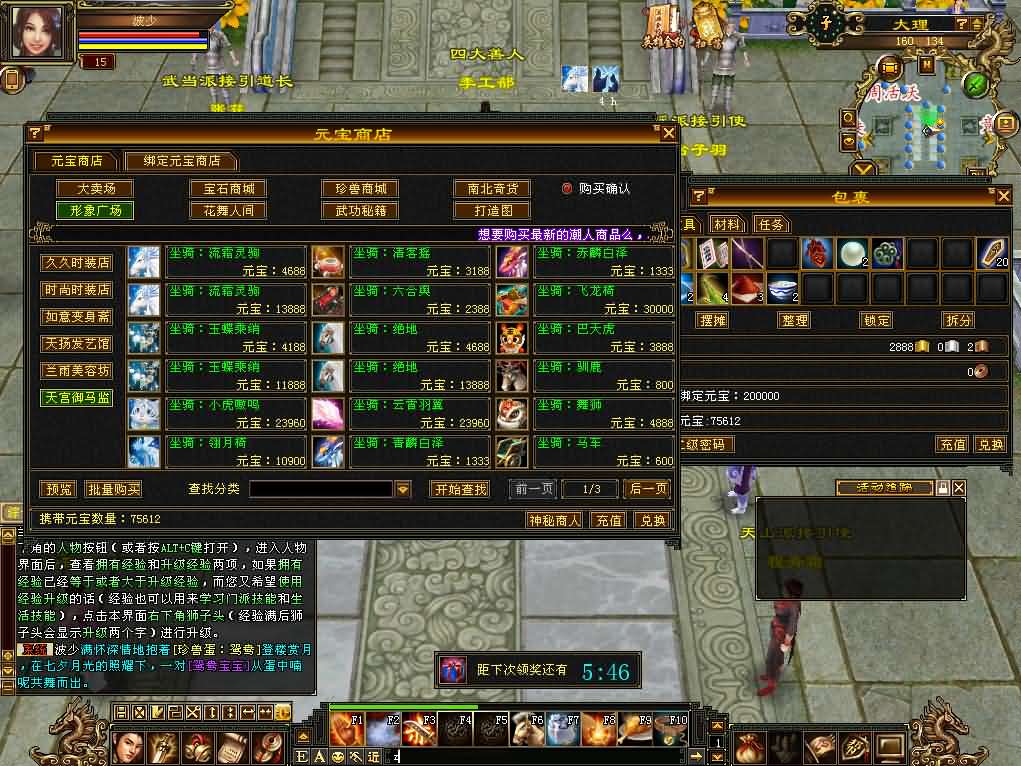The width and height of the screenshot is (1021, 766).
Task: Click the 批量购买 bulk buy button
Action: [113, 489]
